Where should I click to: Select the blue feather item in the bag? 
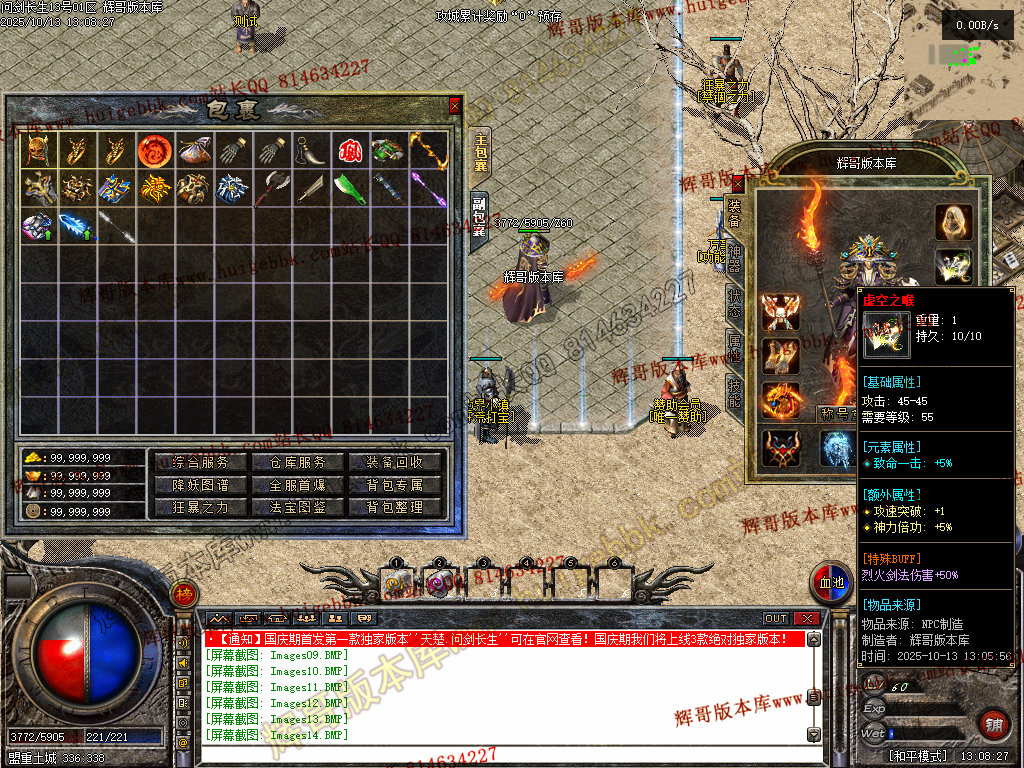click(76, 226)
